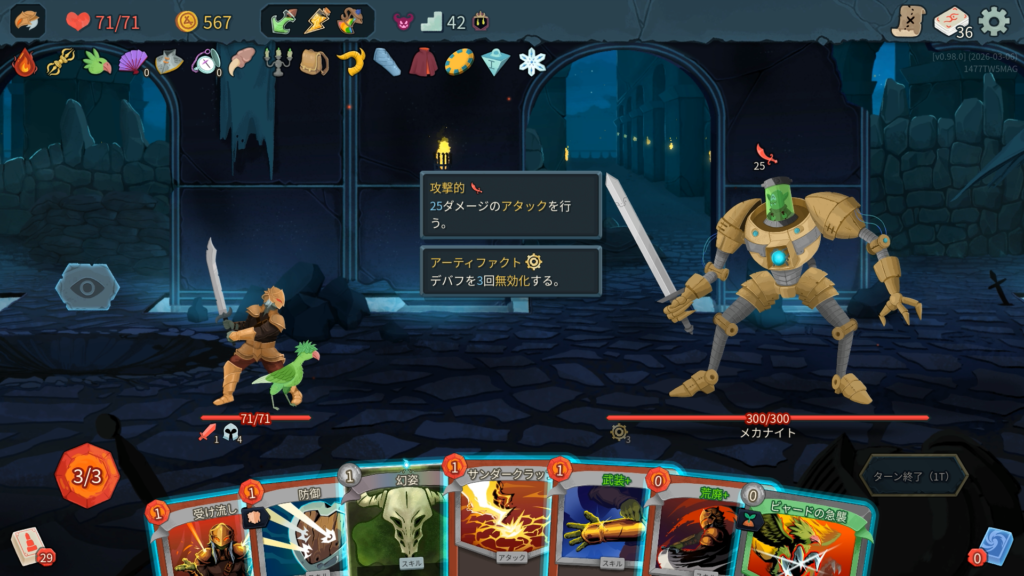
Task: Inspect the burning flame relic
Action: (x=24, y=62)
